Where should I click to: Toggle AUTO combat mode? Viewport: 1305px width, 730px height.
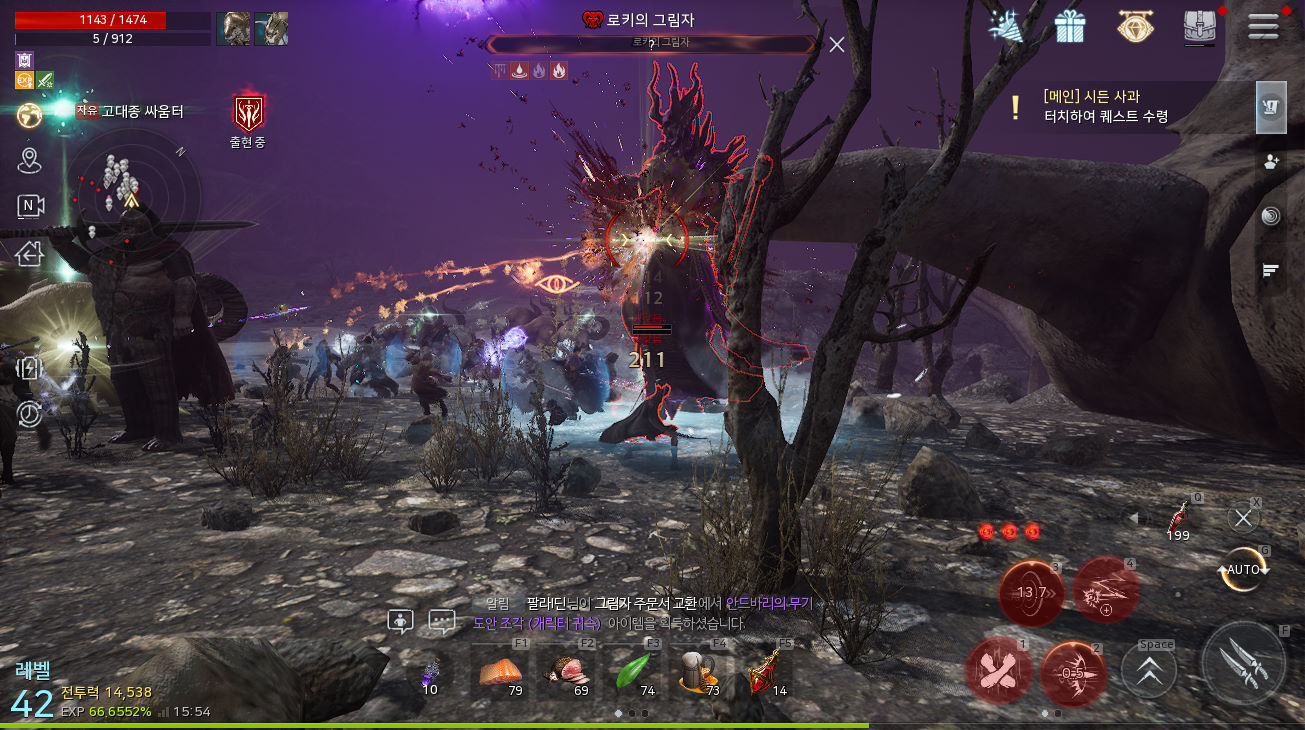(1243, 569)
